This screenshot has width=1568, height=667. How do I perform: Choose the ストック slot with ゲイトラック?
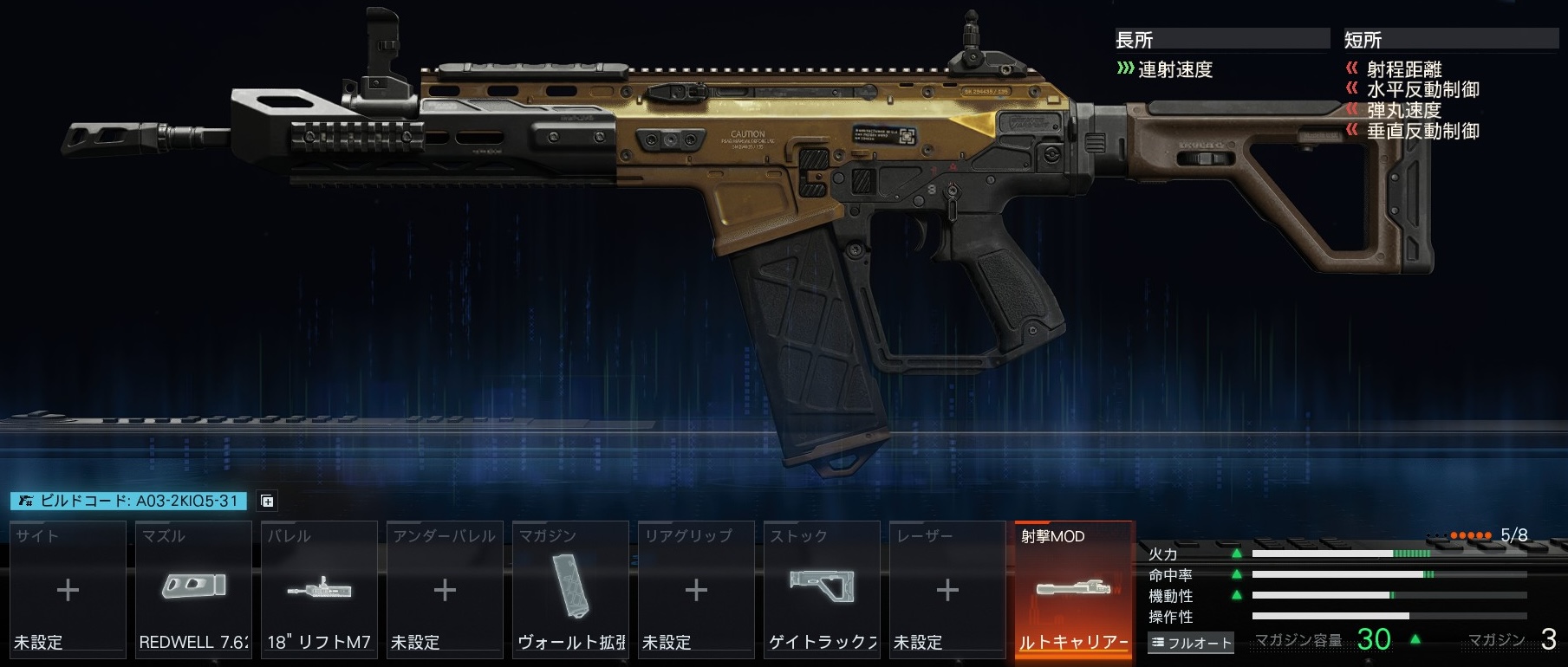click(x=822, y=589)
